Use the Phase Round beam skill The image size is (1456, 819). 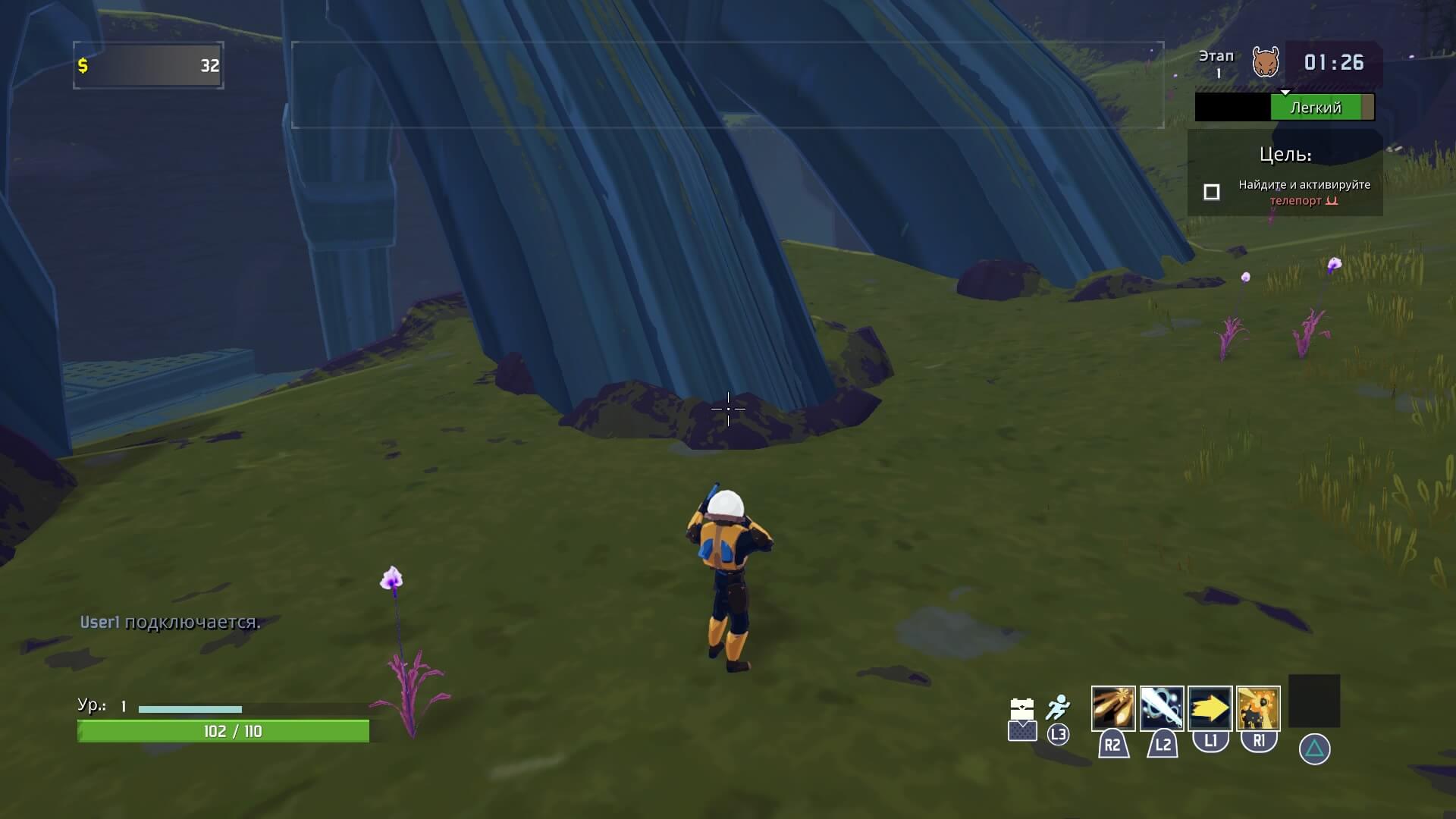1161,708
